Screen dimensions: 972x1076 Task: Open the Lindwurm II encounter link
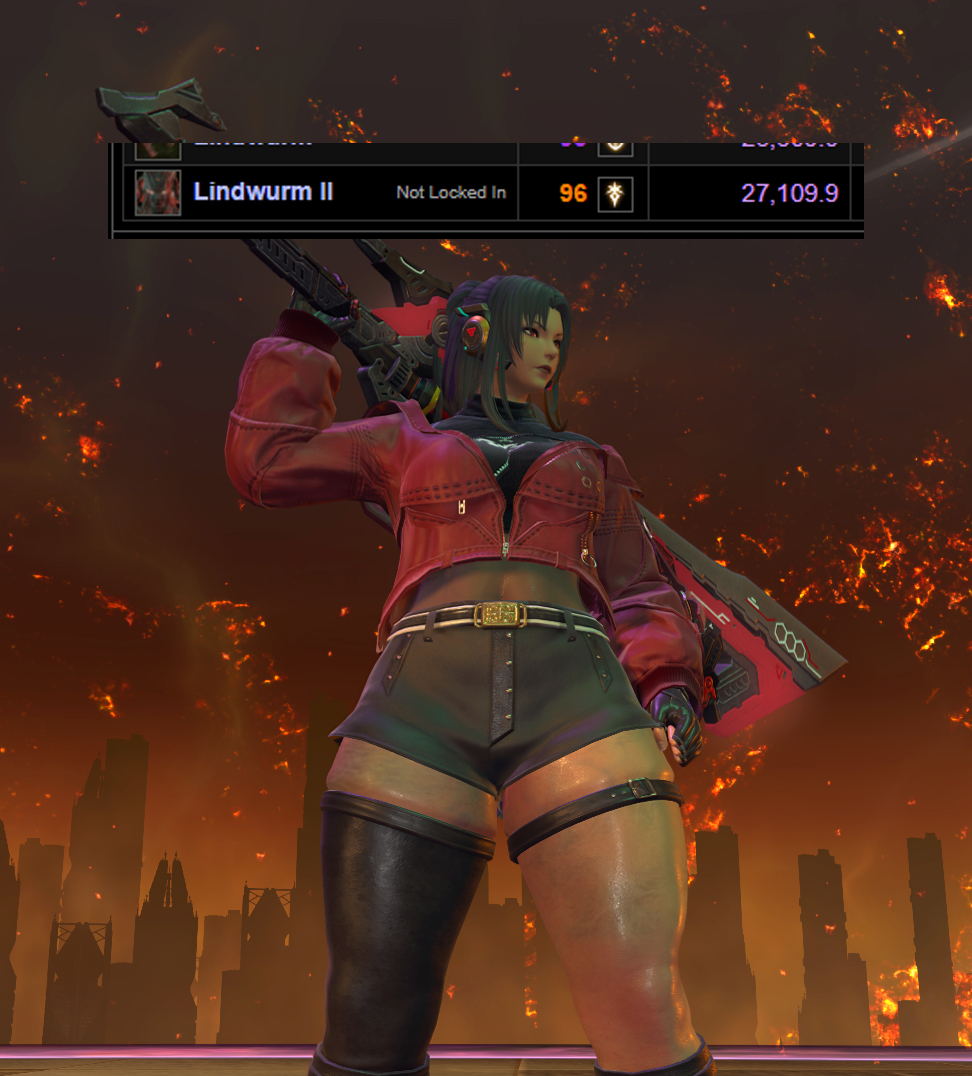click(x=263, y=192)
